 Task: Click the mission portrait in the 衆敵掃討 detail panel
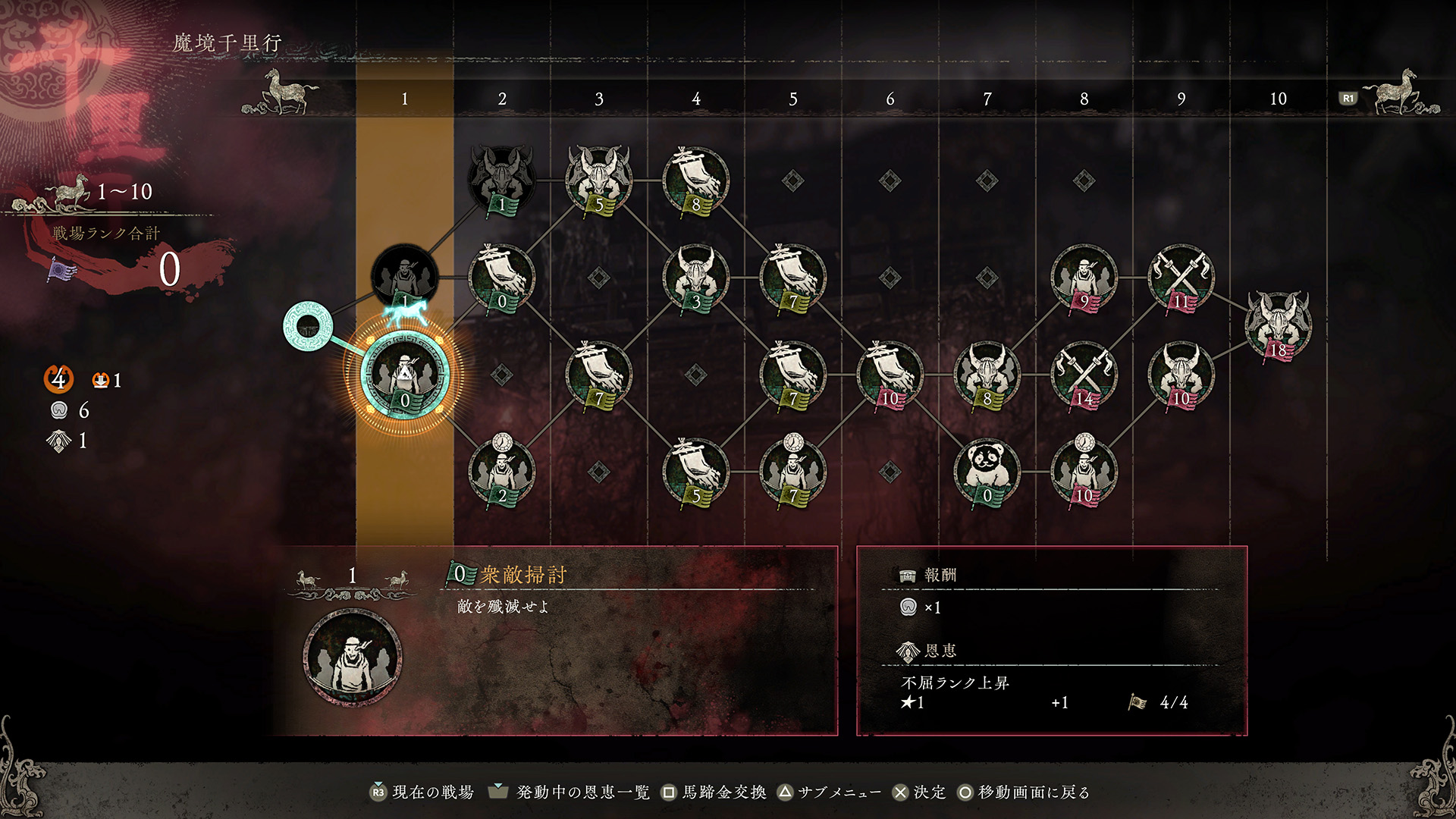click(x=352, y=658)
